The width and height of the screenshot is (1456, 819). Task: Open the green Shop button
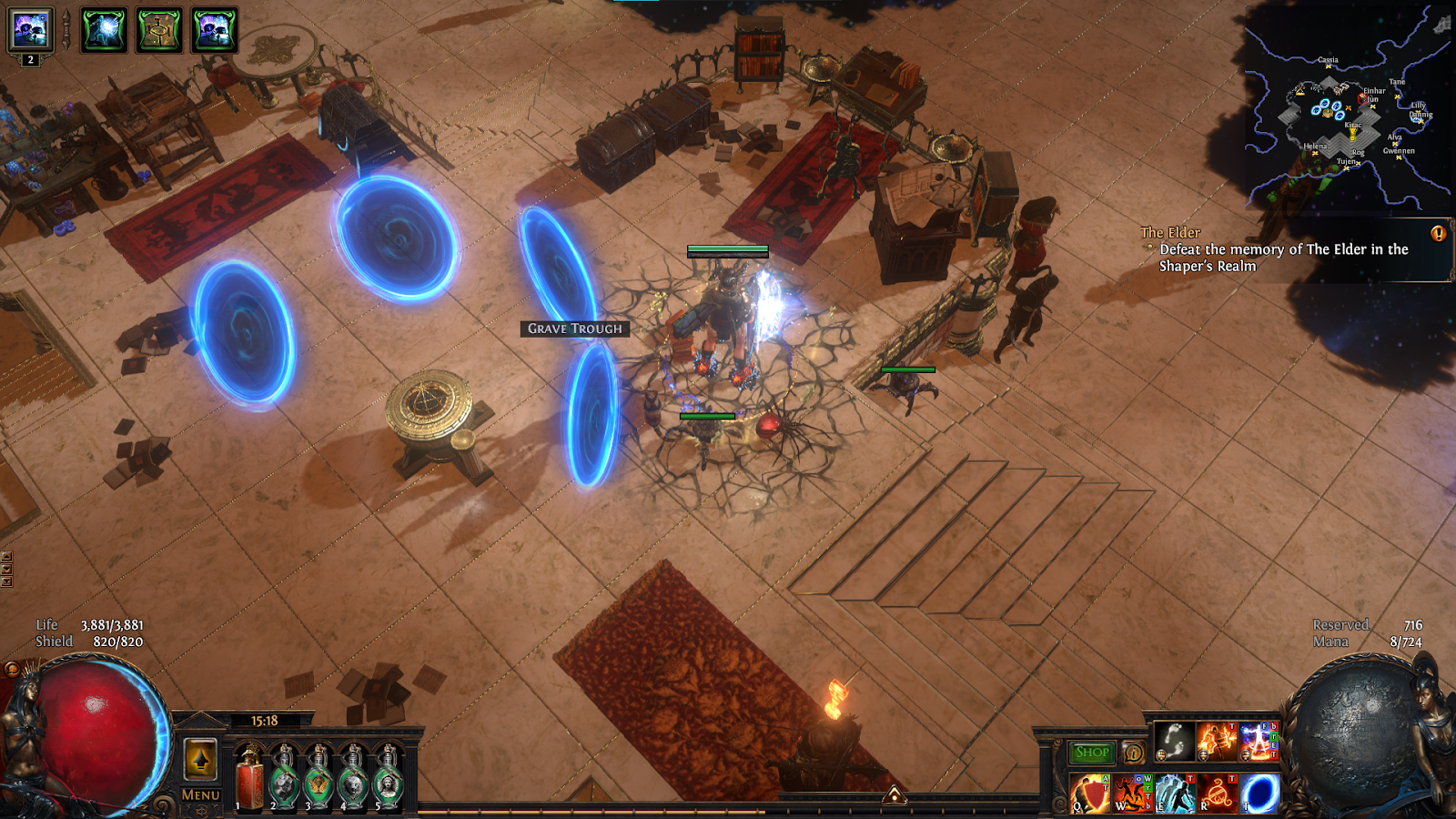pos(1091,753)
